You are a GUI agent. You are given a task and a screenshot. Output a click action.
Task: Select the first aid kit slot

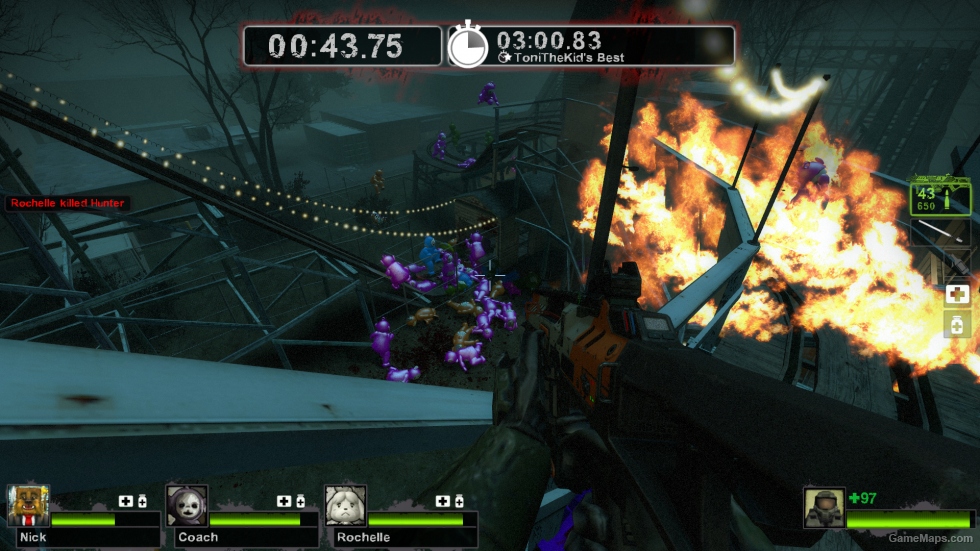[x=957, y=294]
